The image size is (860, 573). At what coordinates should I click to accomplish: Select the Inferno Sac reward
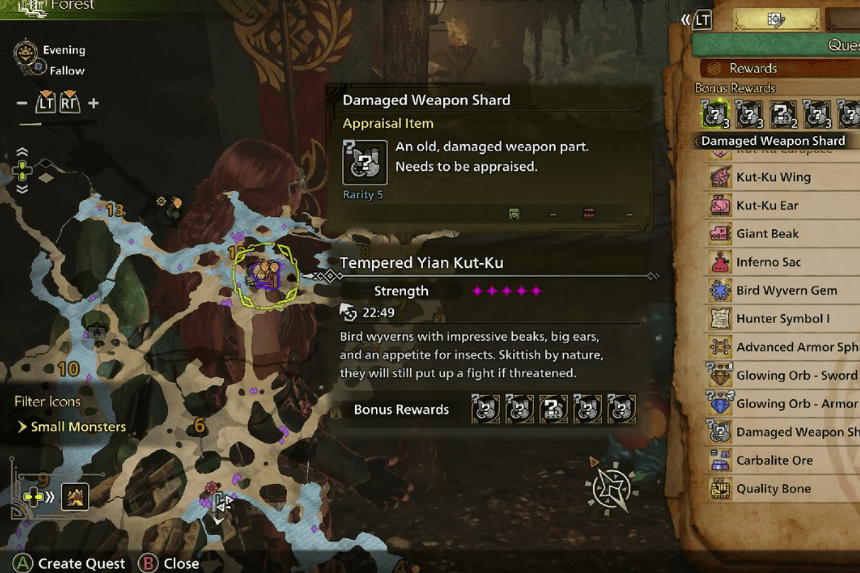pos(771,262)
